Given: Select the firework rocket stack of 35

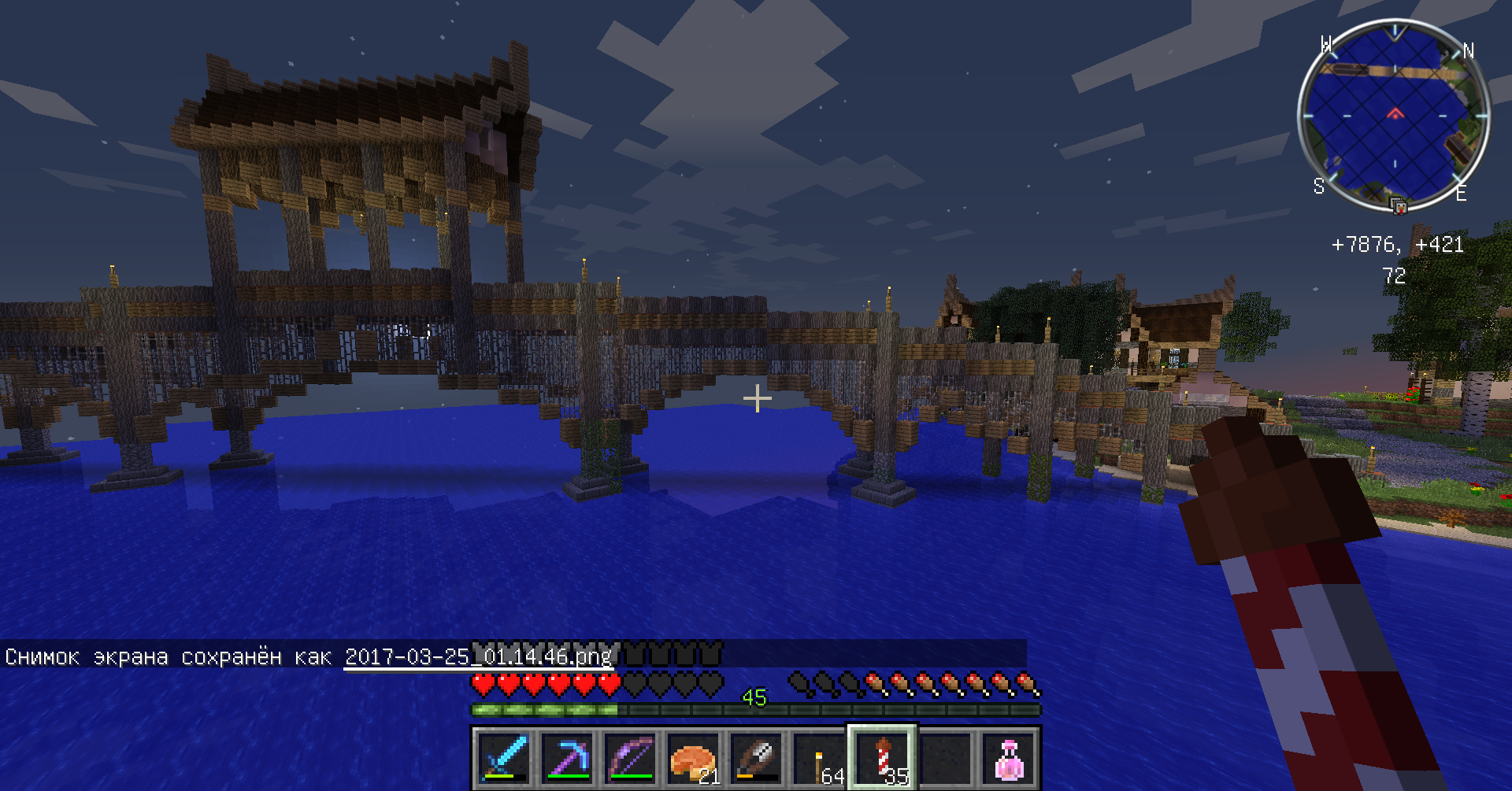Looking at the screenshot, I should pyautogui.click(x=882, y=757).
